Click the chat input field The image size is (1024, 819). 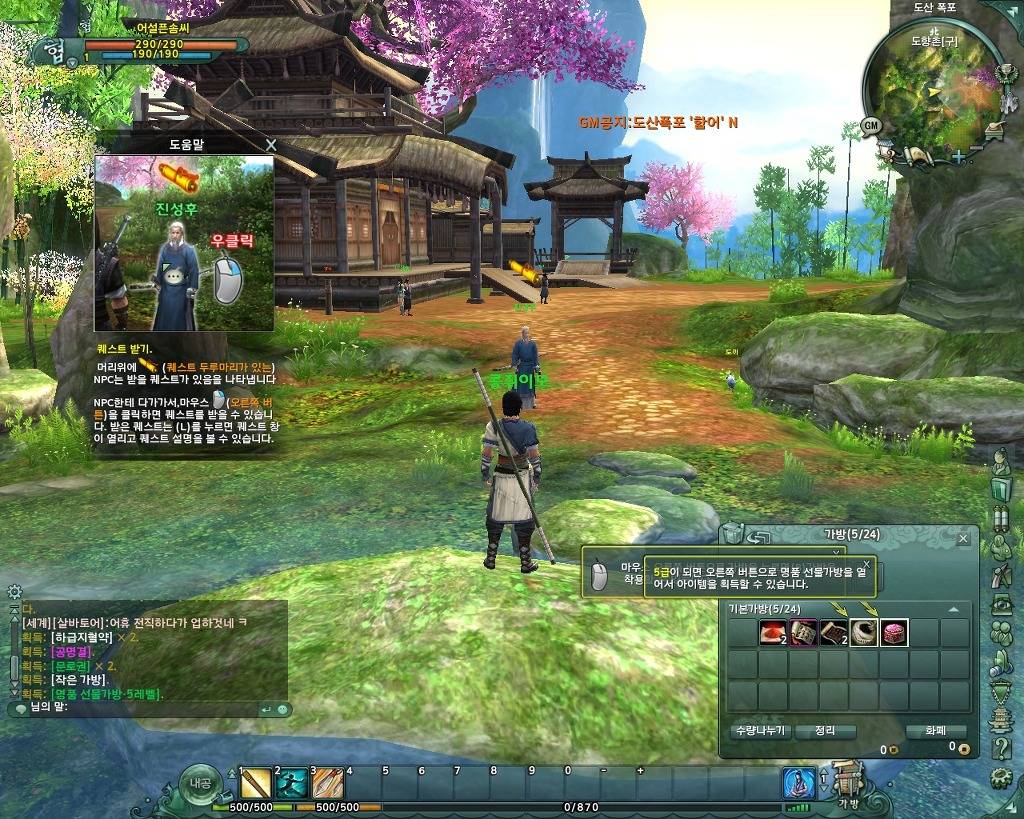pos(140,708)
